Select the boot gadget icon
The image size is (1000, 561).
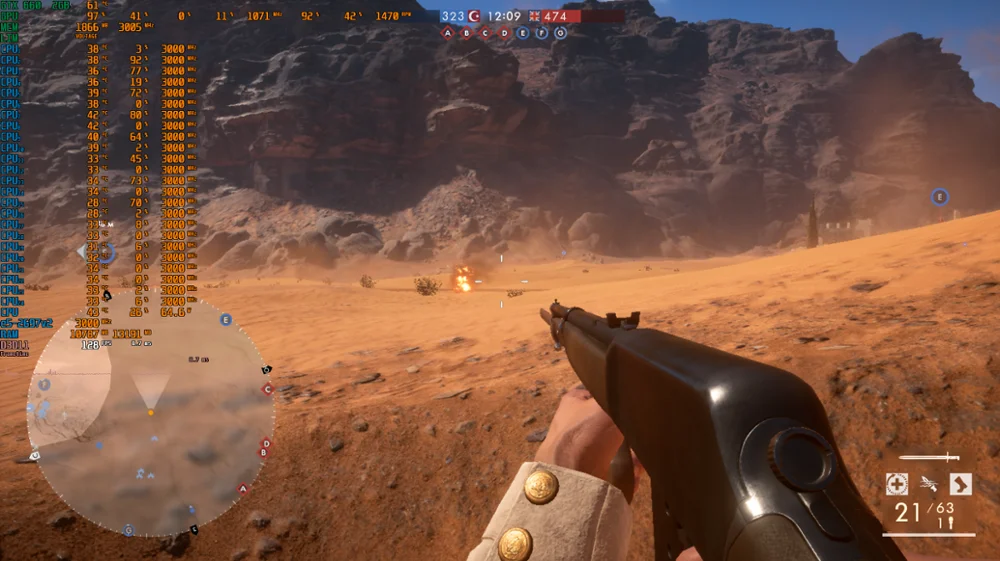click(960, 485)
